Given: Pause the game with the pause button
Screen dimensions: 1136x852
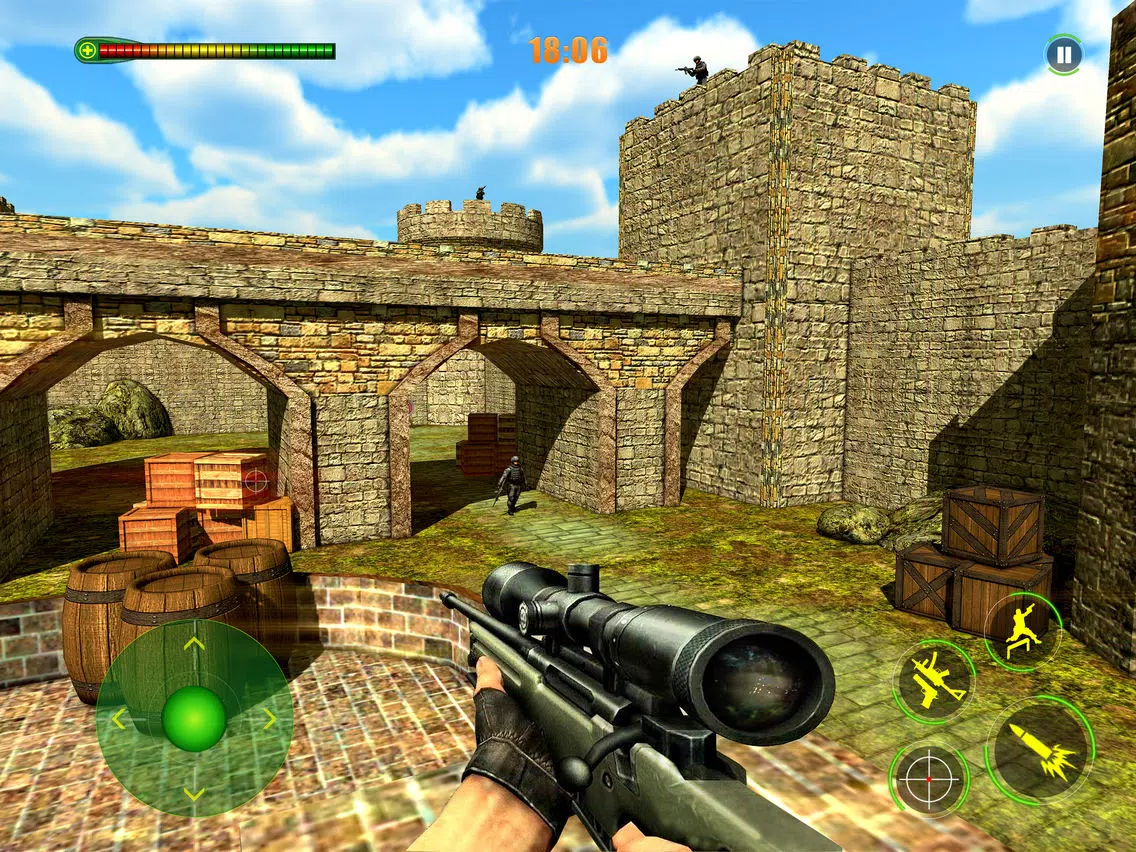Looking at the screenshot, I should click(1063, 53).
